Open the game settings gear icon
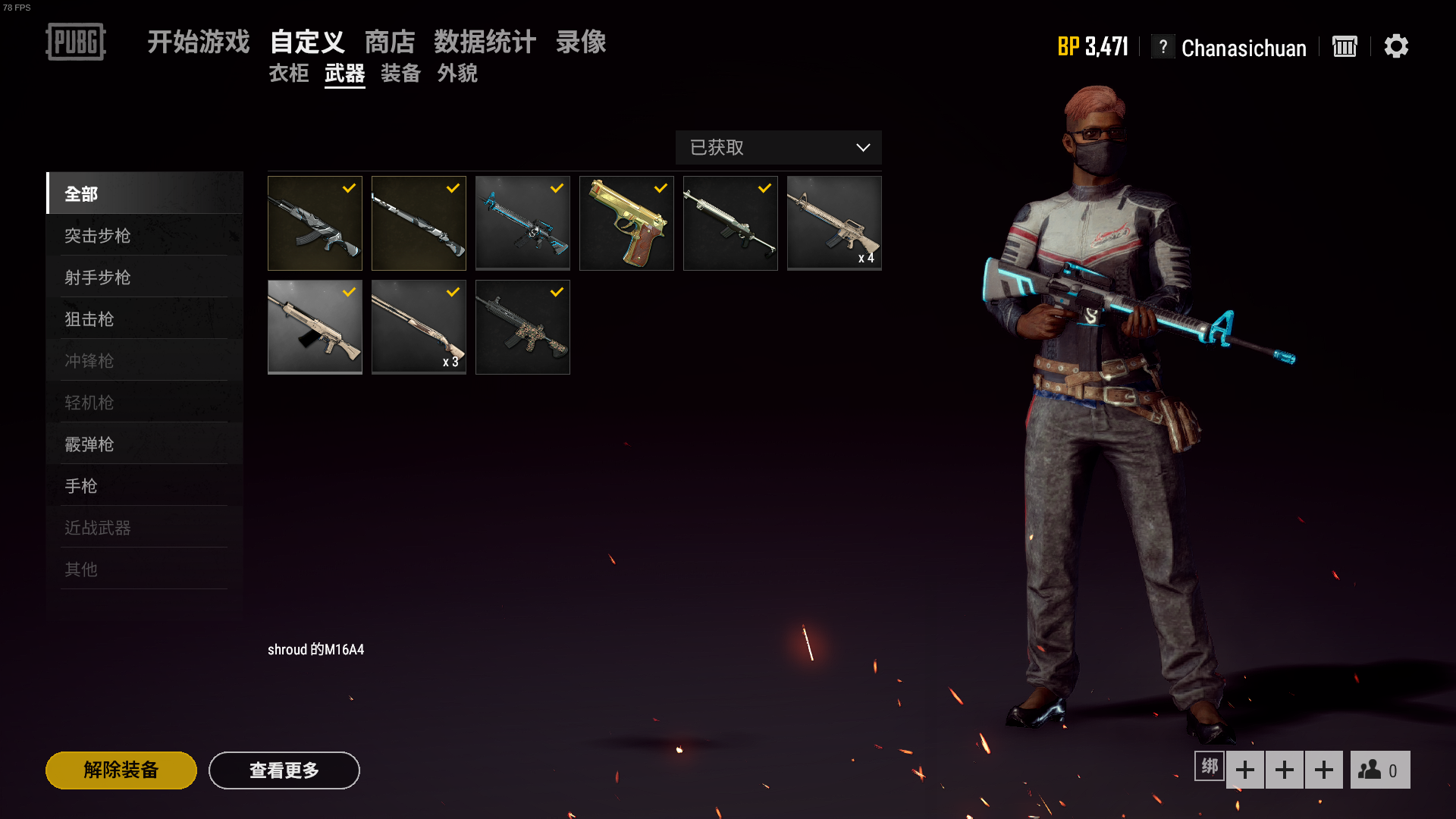This screenshot has height=819, width=1456. point(1397,47)
